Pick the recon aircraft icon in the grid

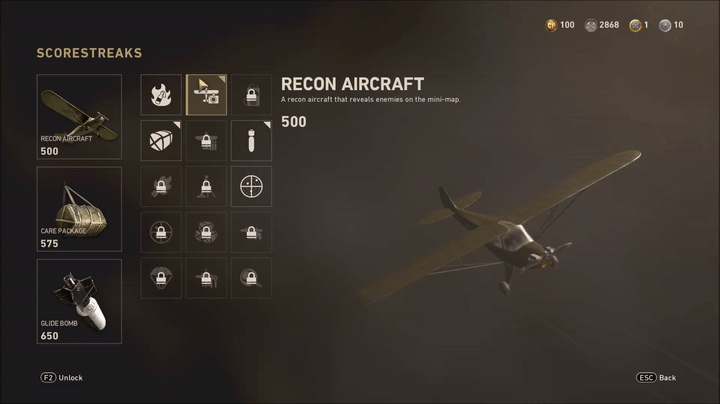[206, 95]
